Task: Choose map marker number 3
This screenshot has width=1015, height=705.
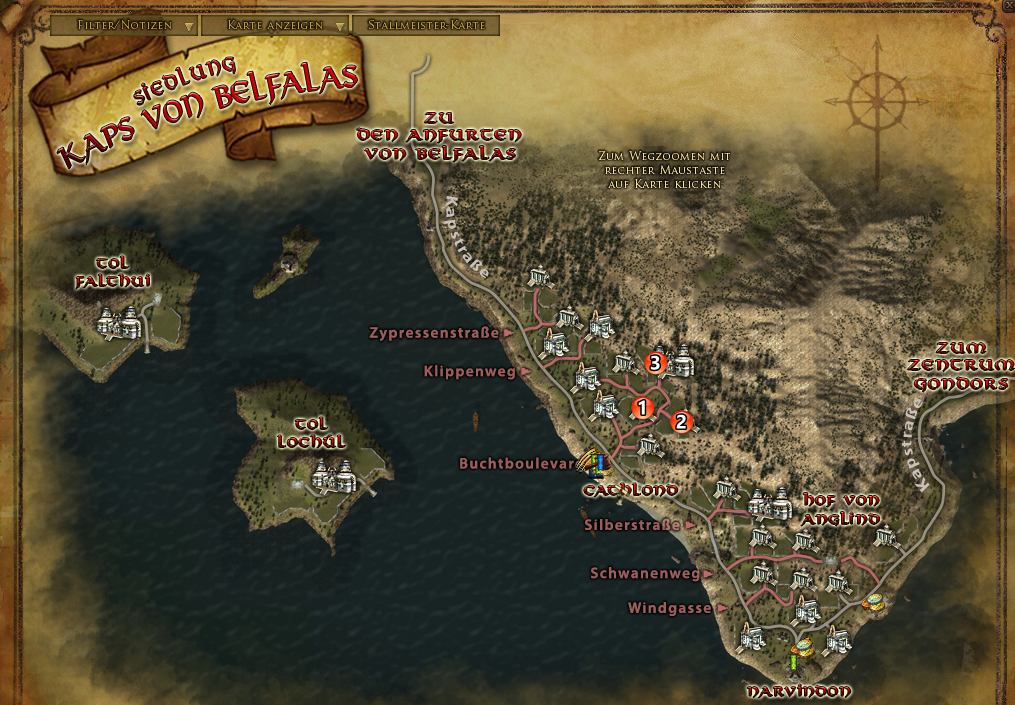Action: click(656, 363)
